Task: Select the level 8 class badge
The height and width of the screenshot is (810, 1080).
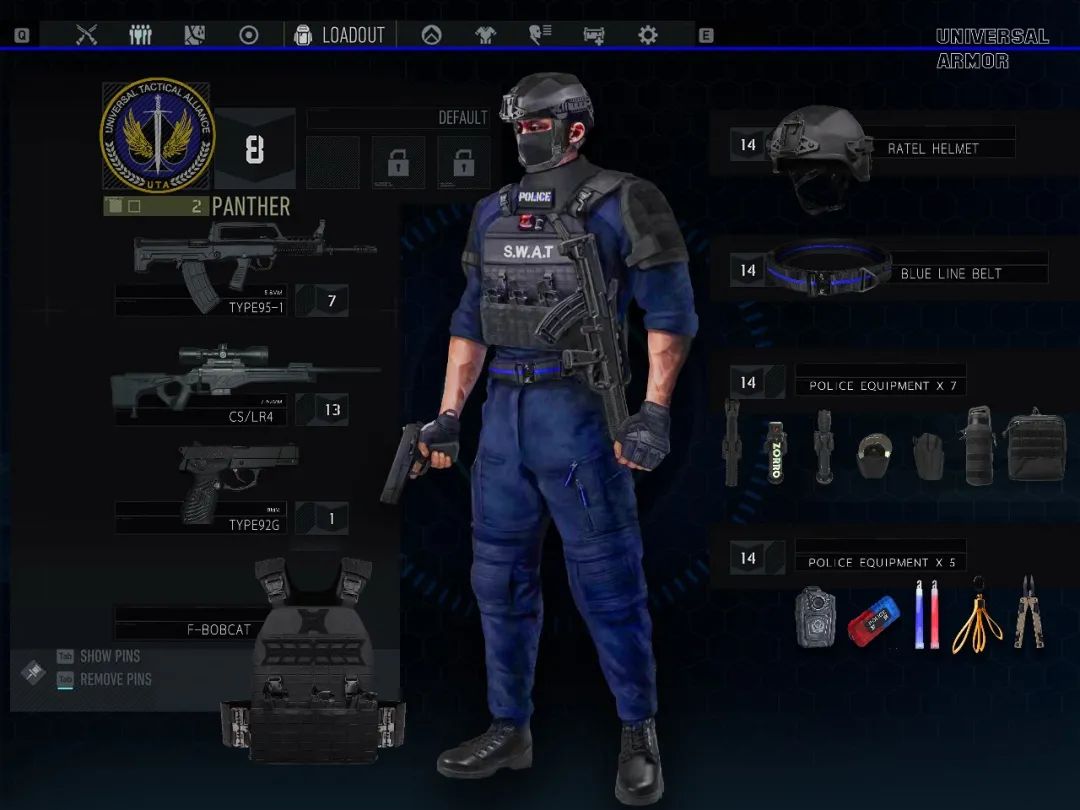Action: click(x=255, y=149)
